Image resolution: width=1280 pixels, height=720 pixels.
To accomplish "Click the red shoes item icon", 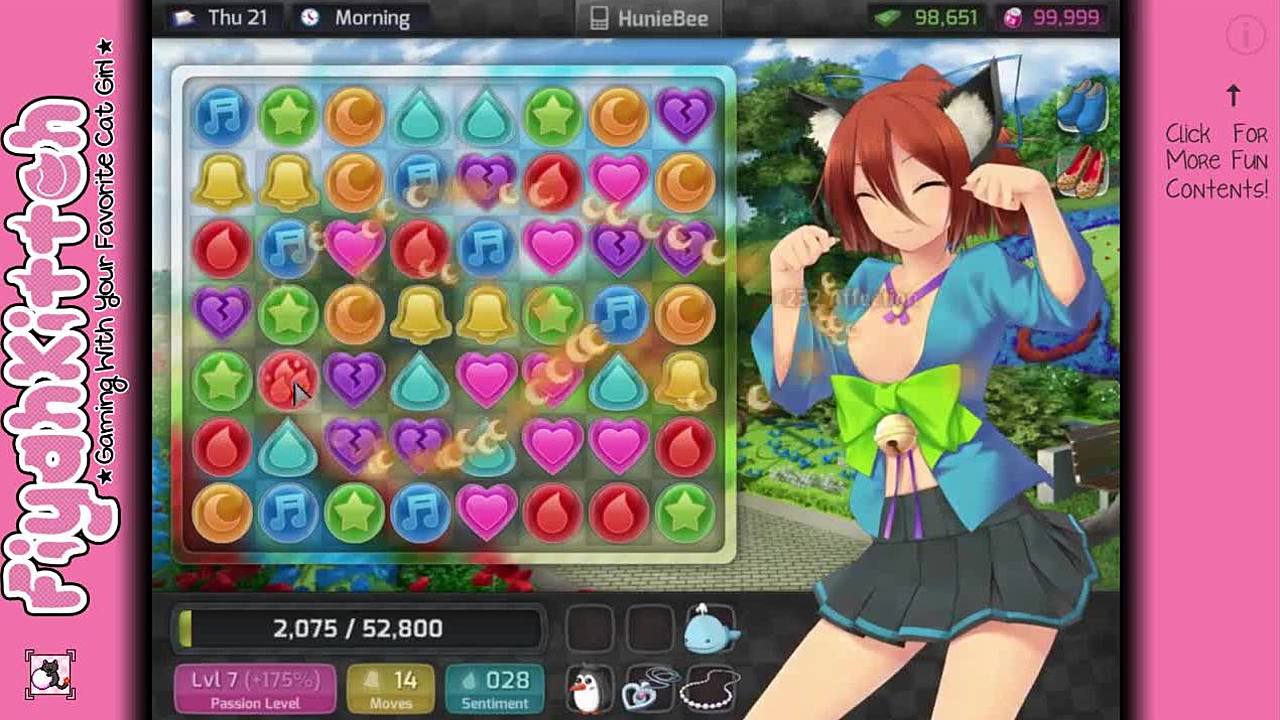I will coord(1082,171).
